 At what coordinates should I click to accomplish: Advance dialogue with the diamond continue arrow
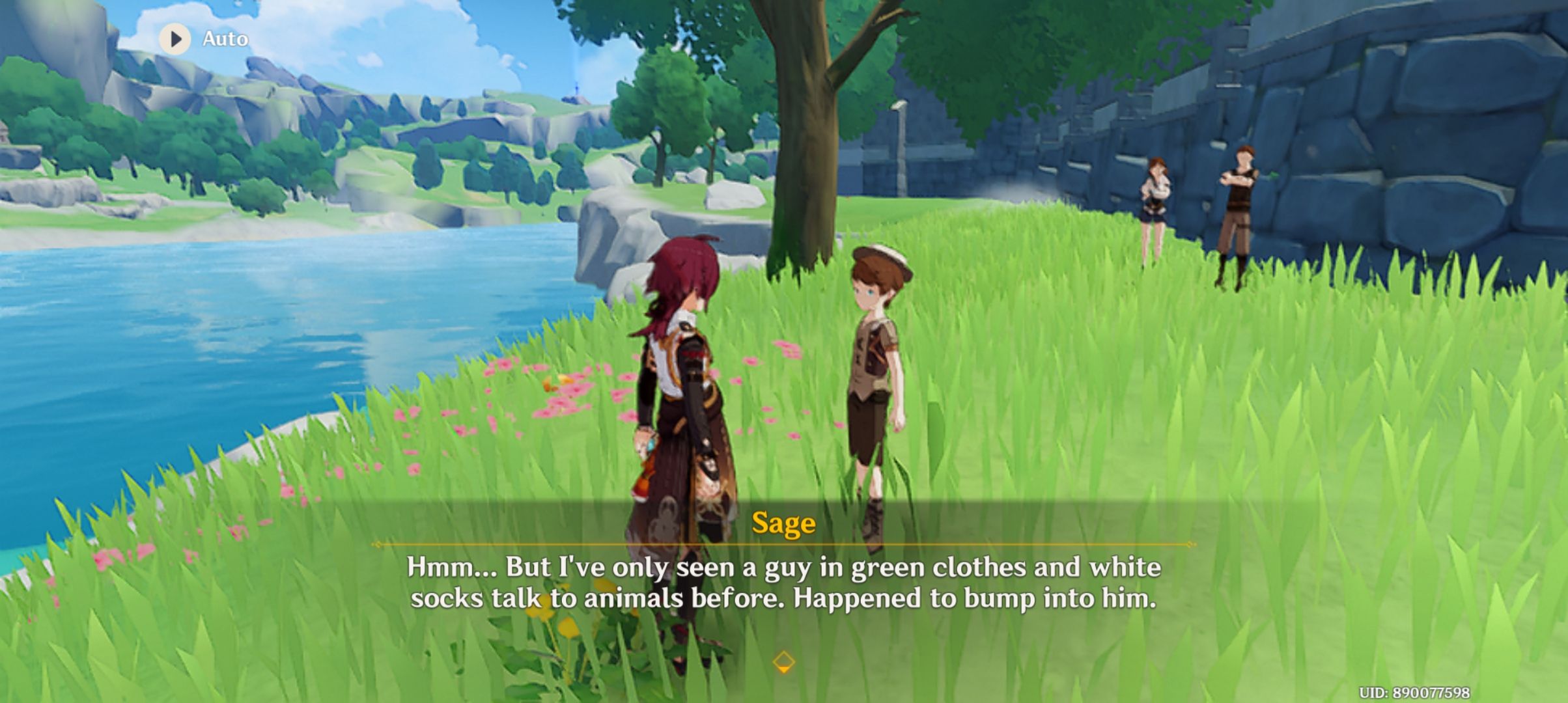pyautogui.click(x=783, y=663)
